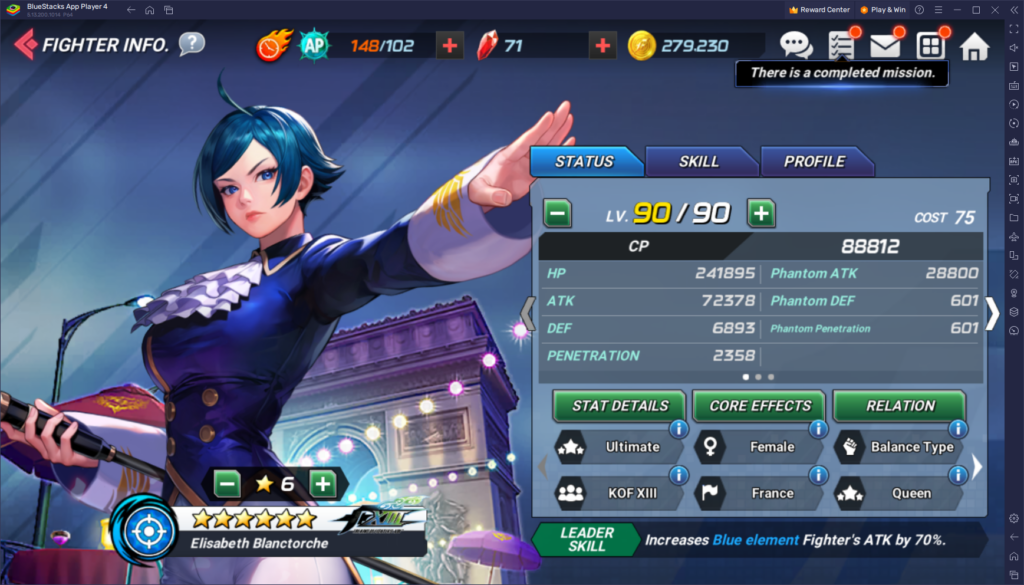Check the mail envelope icon
This screenshot has height=585, width=1024.
point(885,46)
